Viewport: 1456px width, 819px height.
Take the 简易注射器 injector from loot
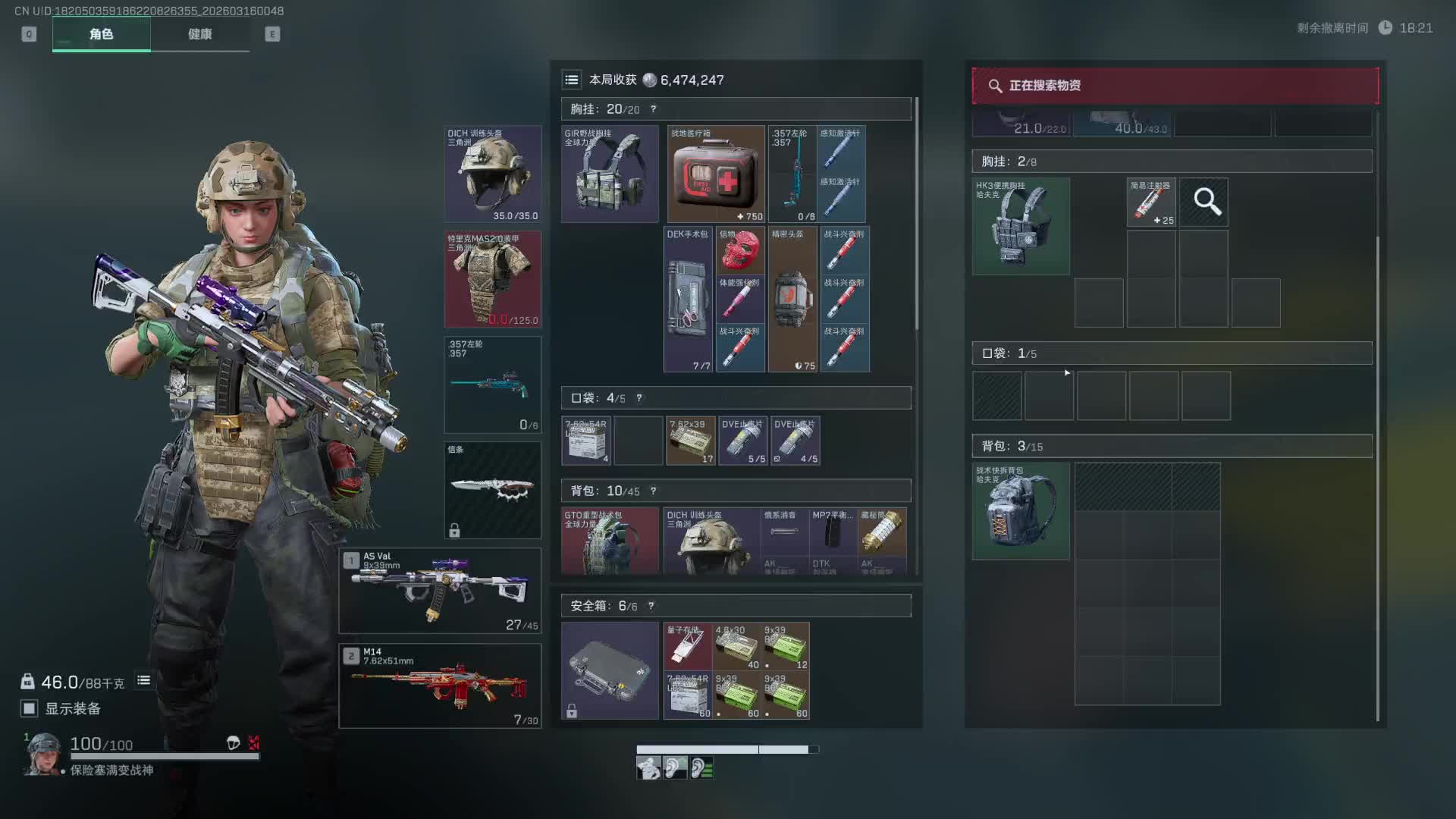[x=1150, y=202]
